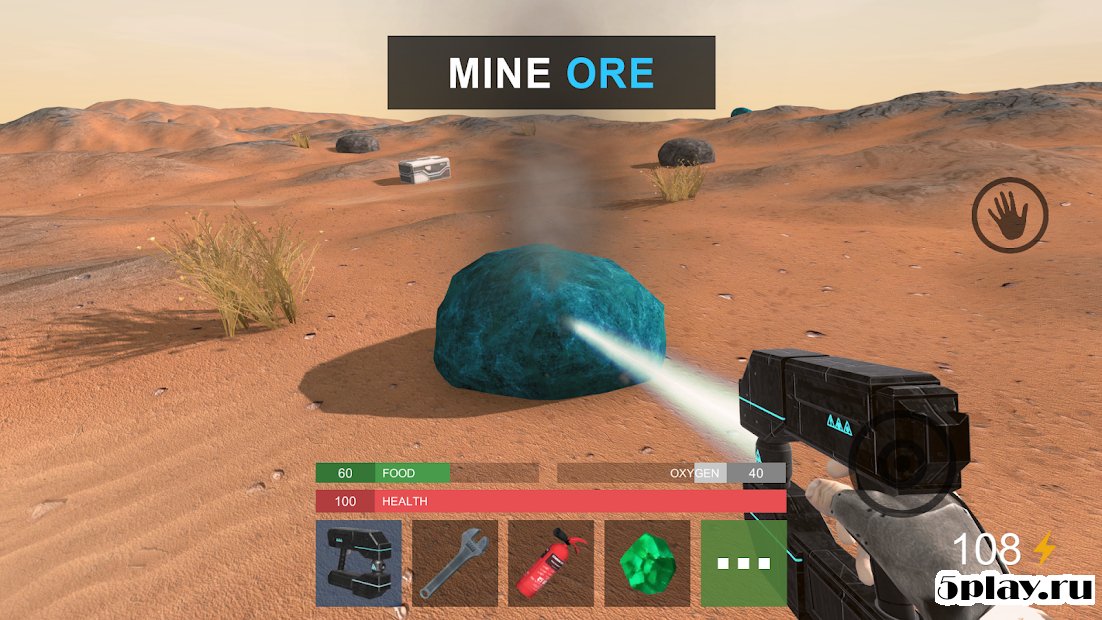1102x620 pixels.
Task: Select the wrench tool slot
Action: 455,563
